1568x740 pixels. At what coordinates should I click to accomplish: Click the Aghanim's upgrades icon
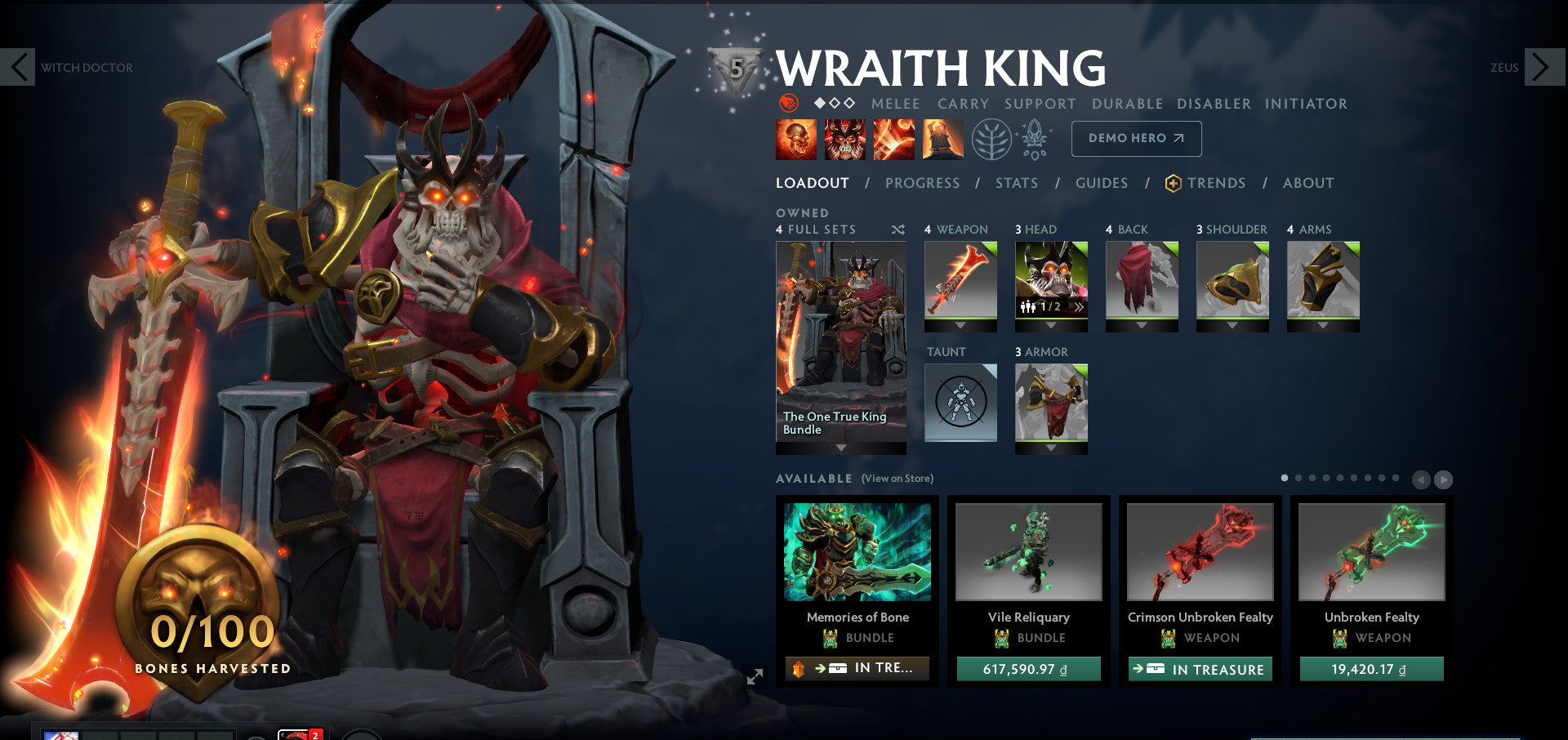click(x=1035, y=138)
